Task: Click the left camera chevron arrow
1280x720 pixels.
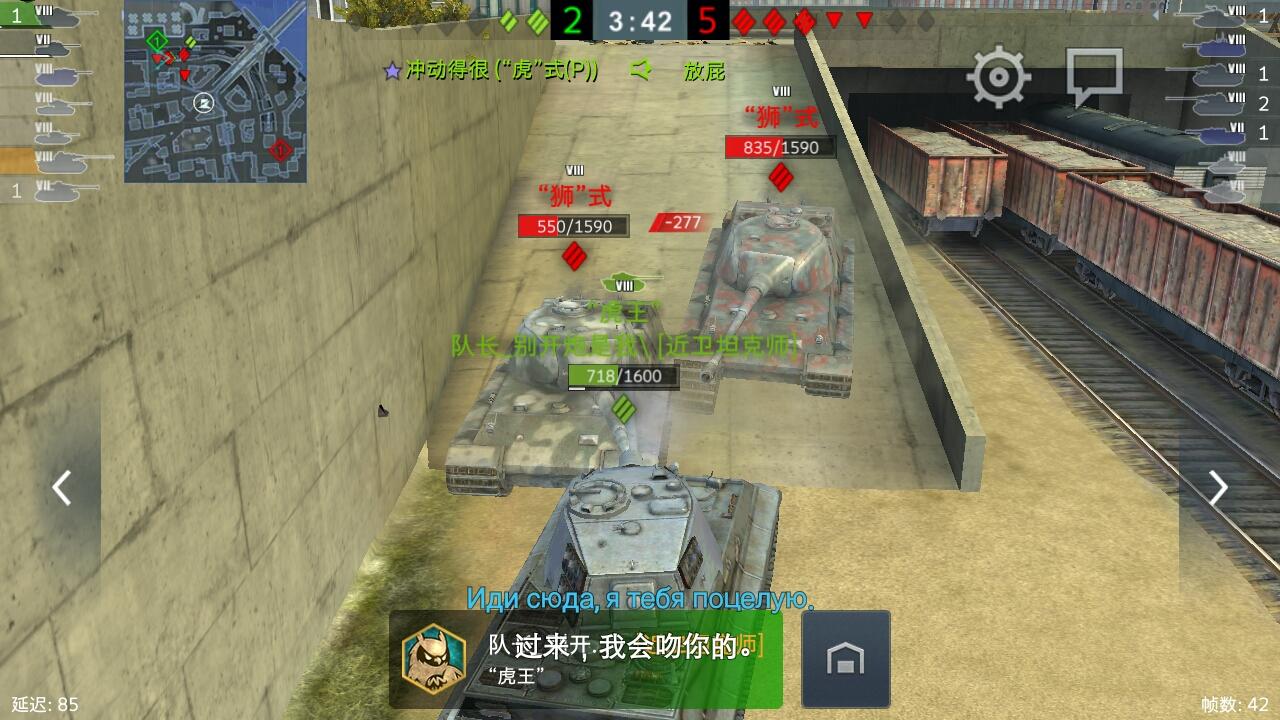Action: 62,488
